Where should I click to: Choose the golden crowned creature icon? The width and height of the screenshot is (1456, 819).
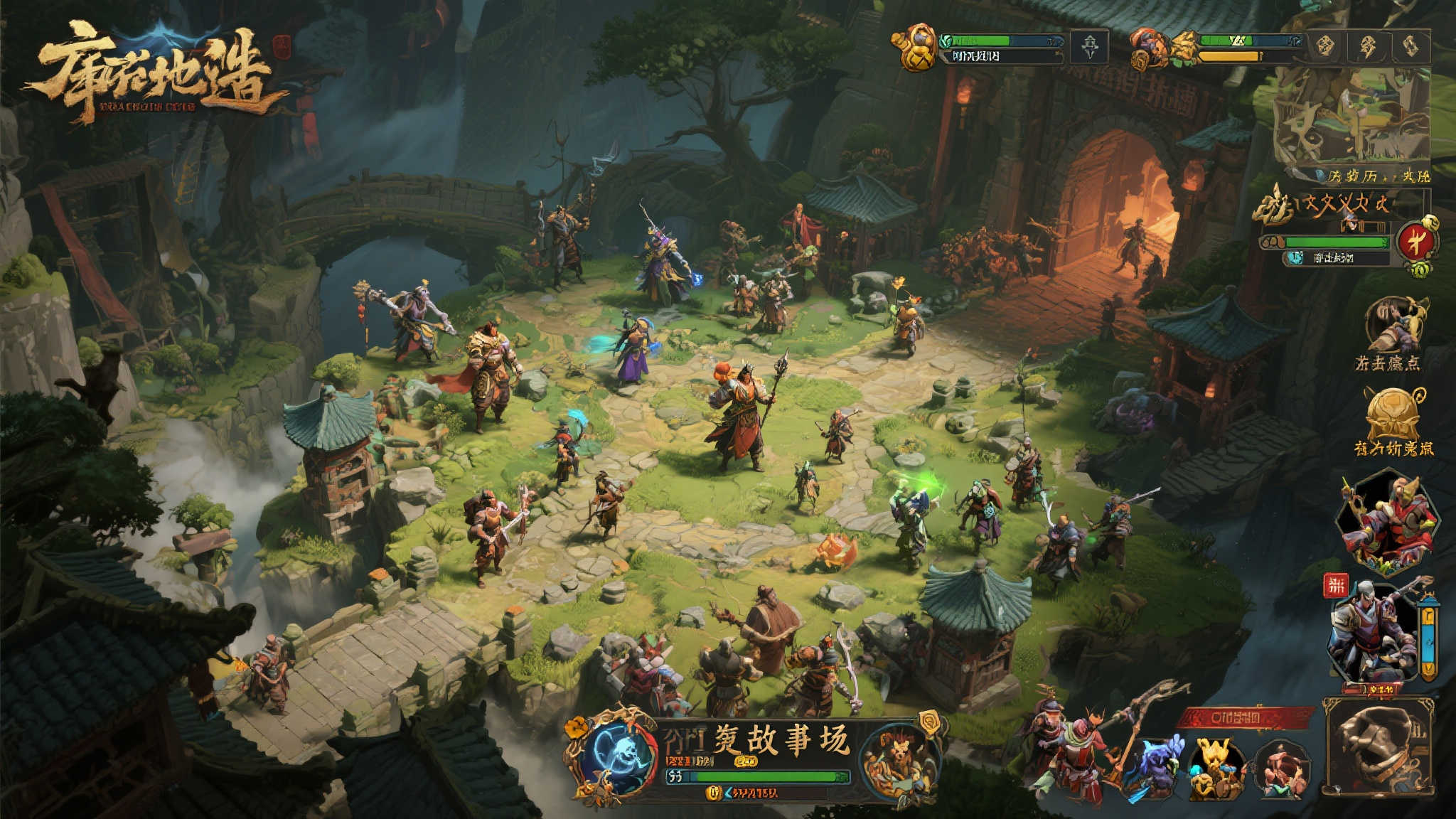coord(1216,769)
